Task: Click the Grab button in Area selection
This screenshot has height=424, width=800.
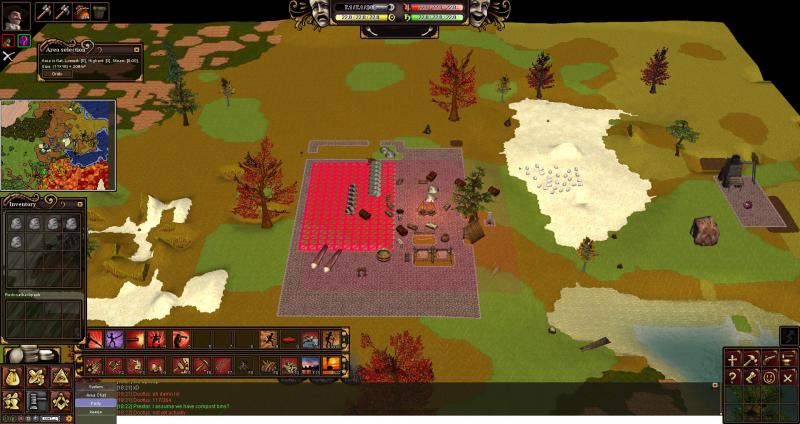Action: tap(56, 74)
